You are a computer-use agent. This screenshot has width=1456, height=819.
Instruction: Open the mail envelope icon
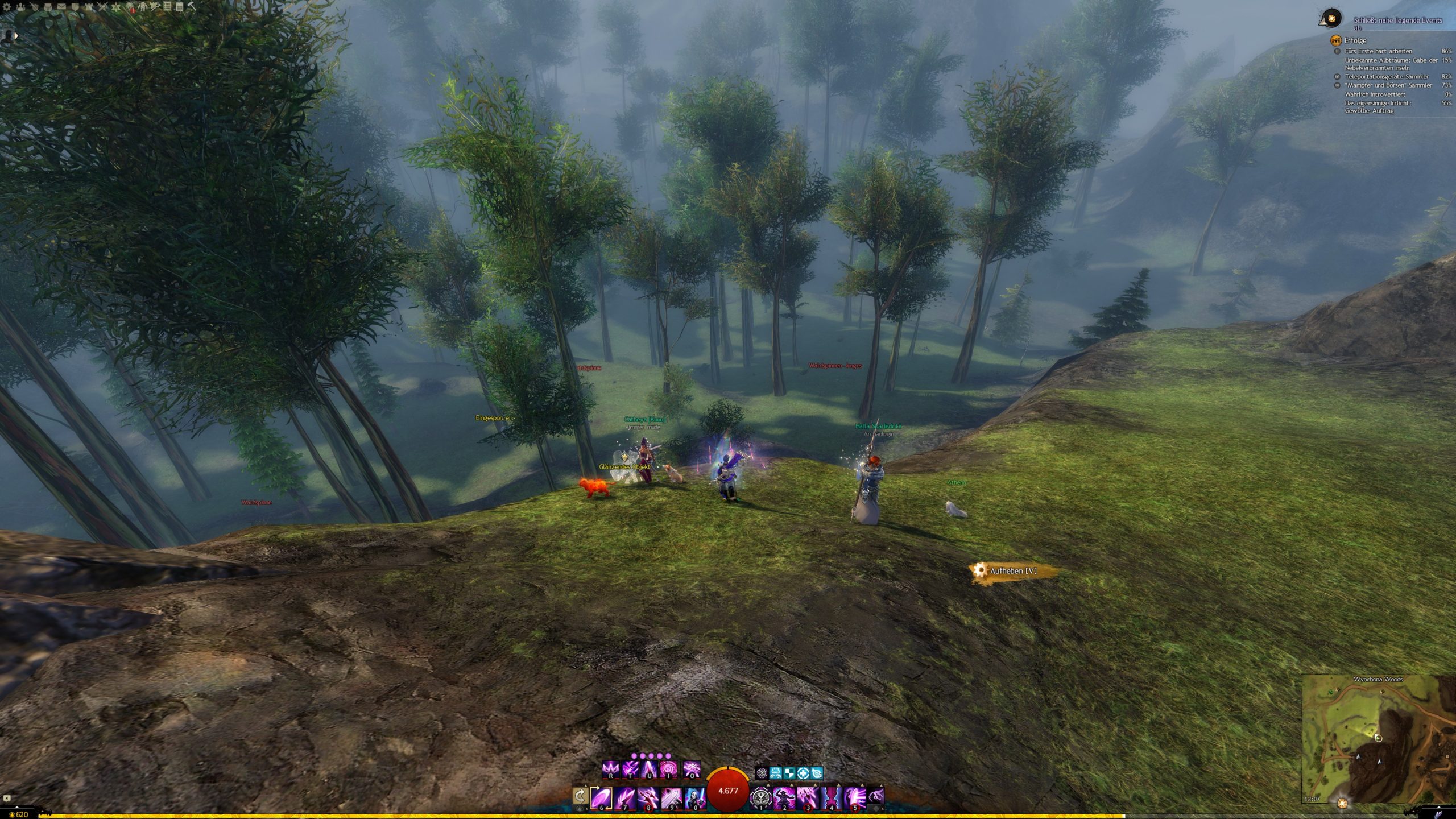pyautogui.click(x=61, y=7)
